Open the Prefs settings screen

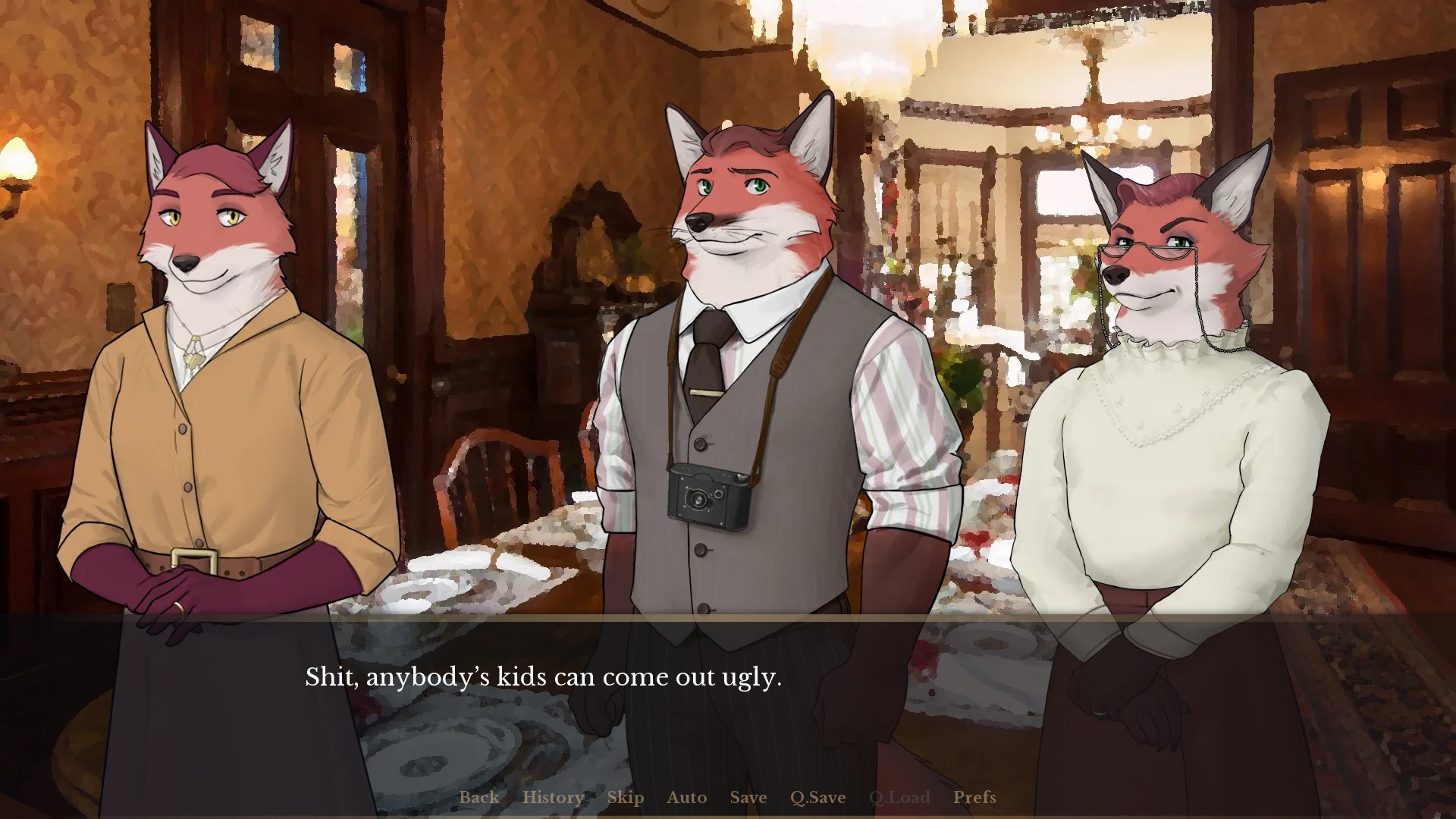975,798
